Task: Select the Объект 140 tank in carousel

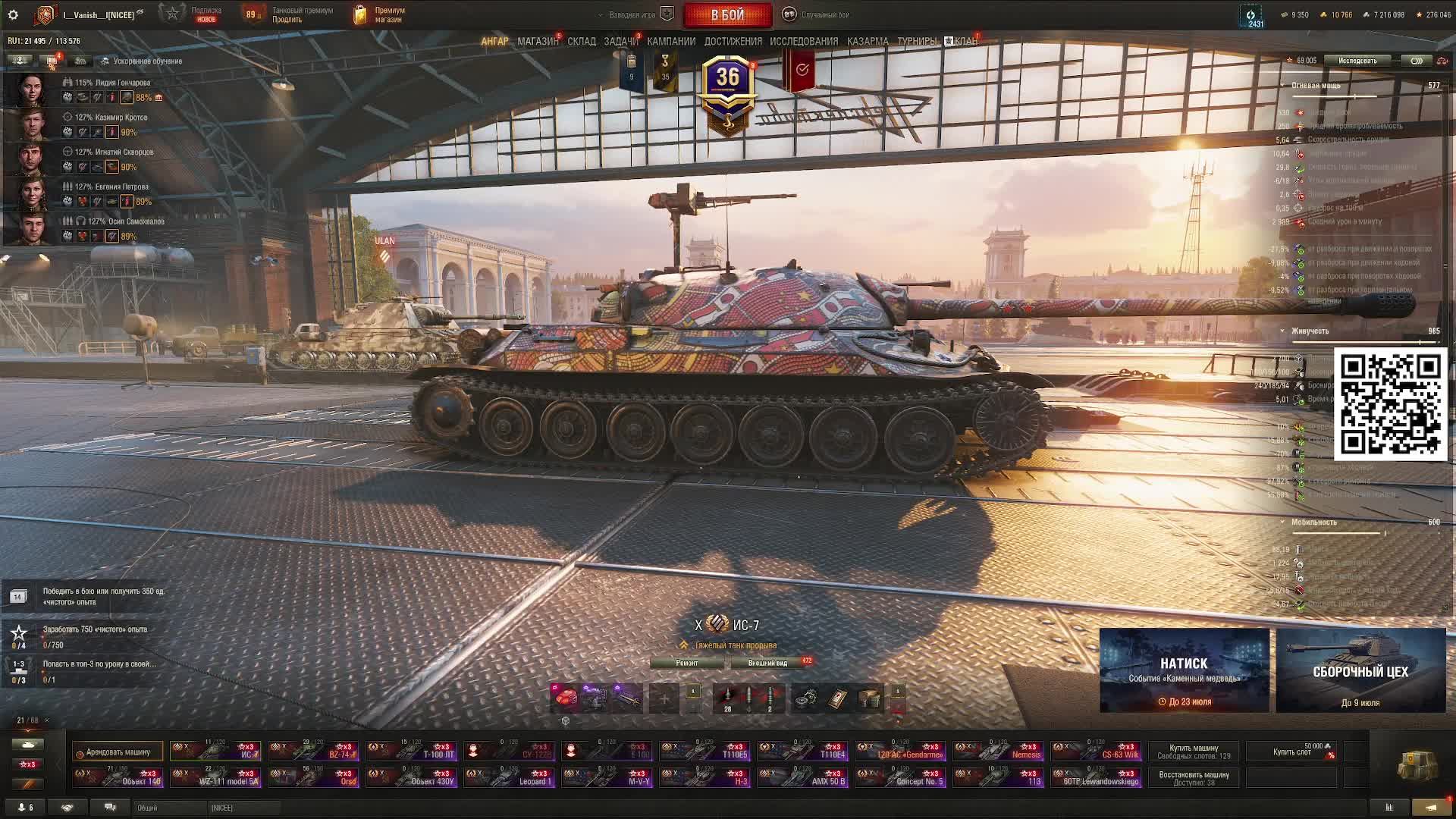Action: (x=118, y=777)
